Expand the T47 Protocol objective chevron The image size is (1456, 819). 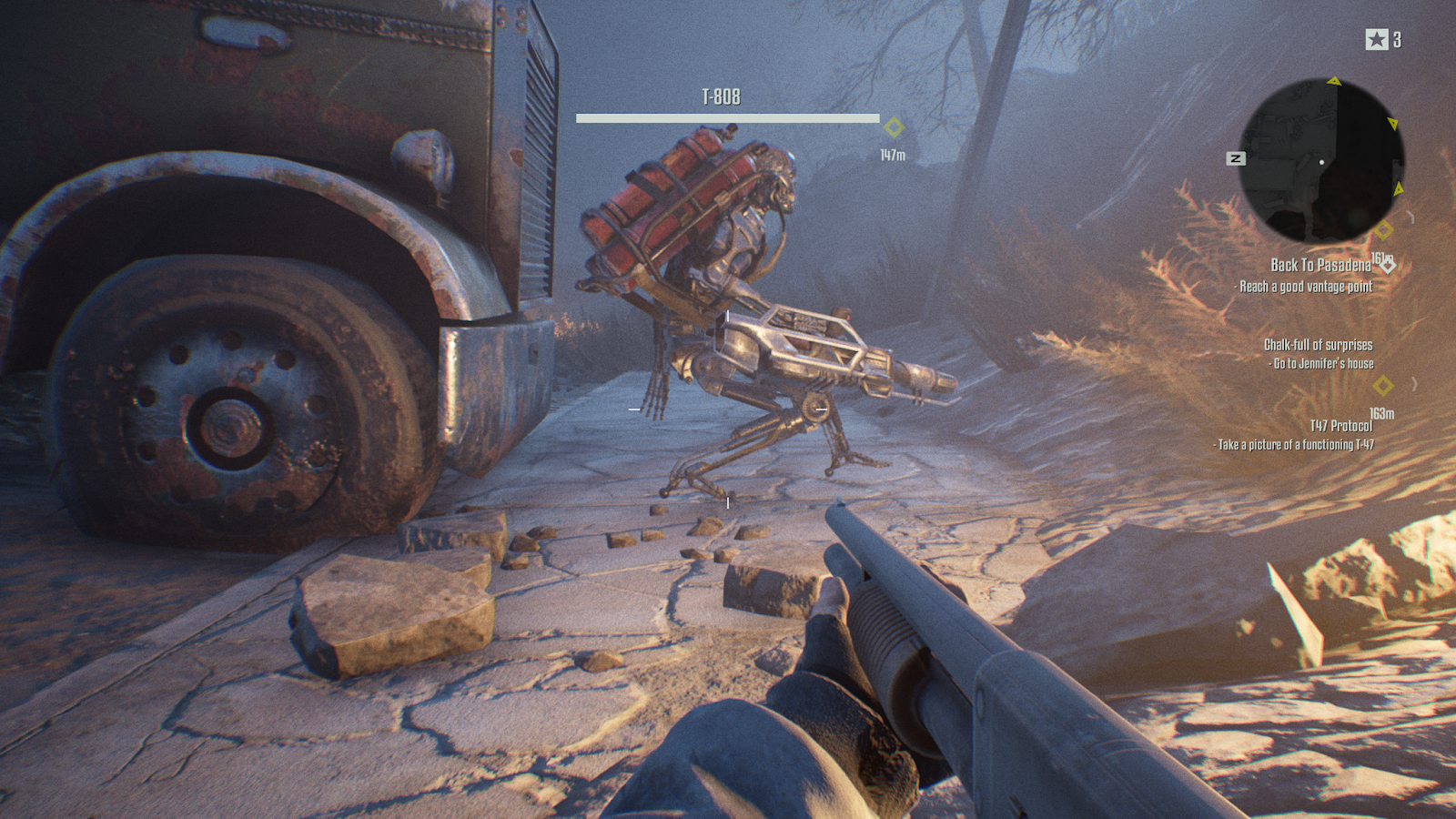tap(1415, 385)
